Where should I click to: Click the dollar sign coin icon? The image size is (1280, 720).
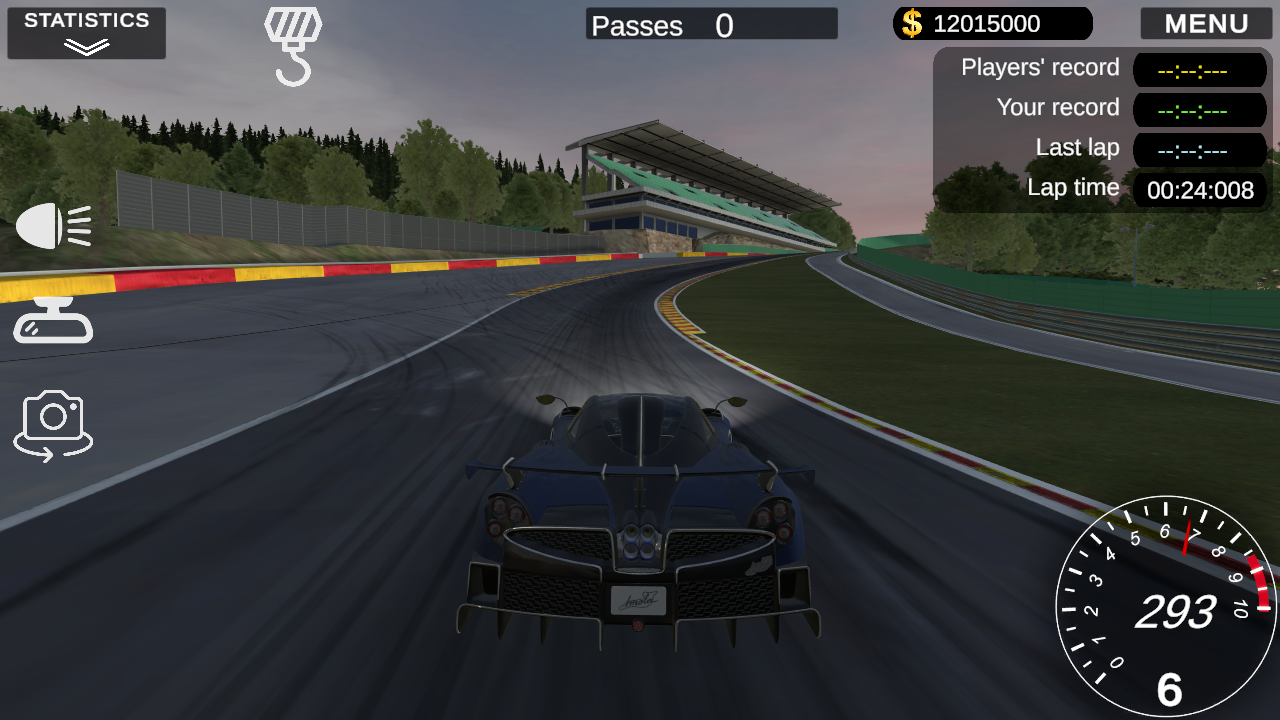coord(910,23)
